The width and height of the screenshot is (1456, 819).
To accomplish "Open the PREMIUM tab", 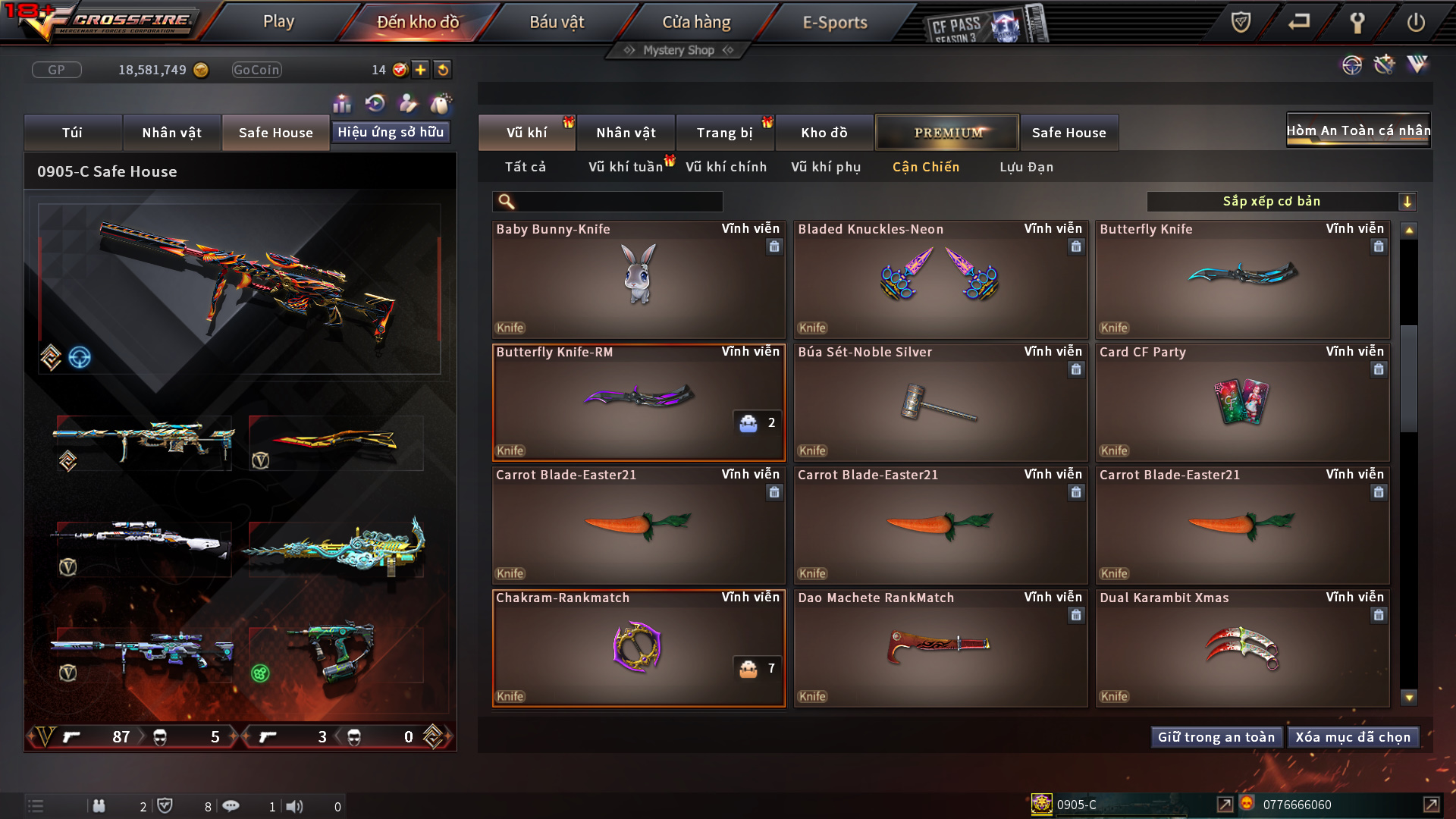I will [947, 133].
